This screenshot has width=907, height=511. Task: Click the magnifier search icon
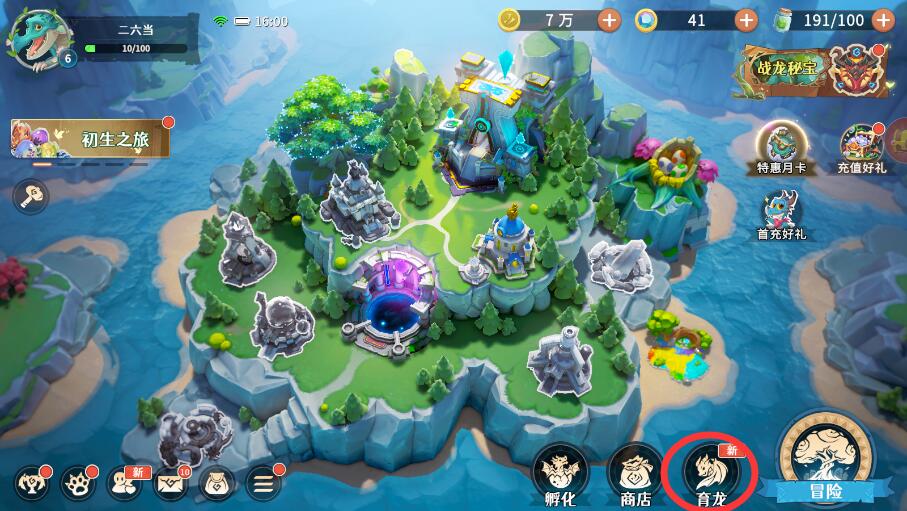click(x=30, y=195)
